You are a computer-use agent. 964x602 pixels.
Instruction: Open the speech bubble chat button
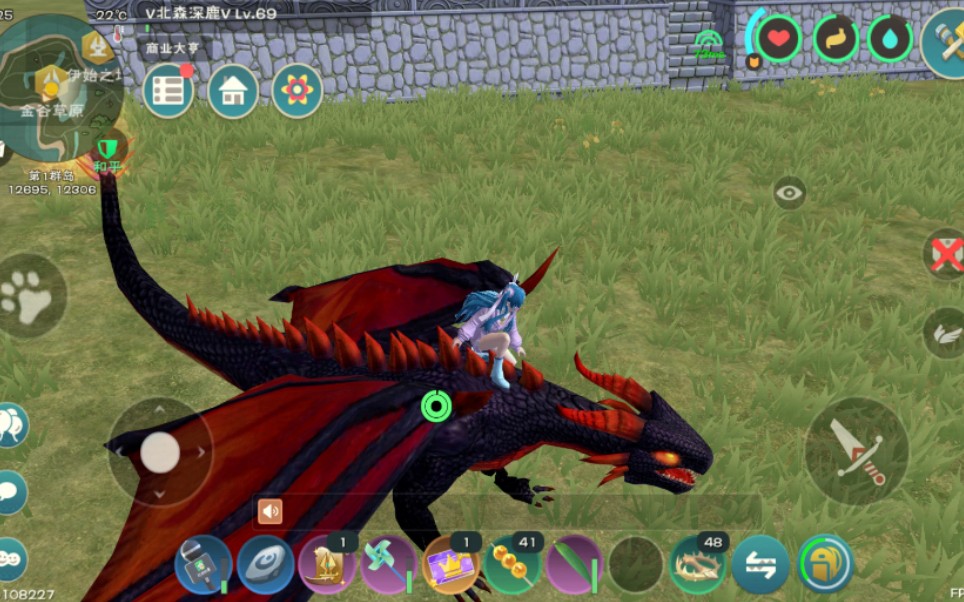(x=10, y=491)
